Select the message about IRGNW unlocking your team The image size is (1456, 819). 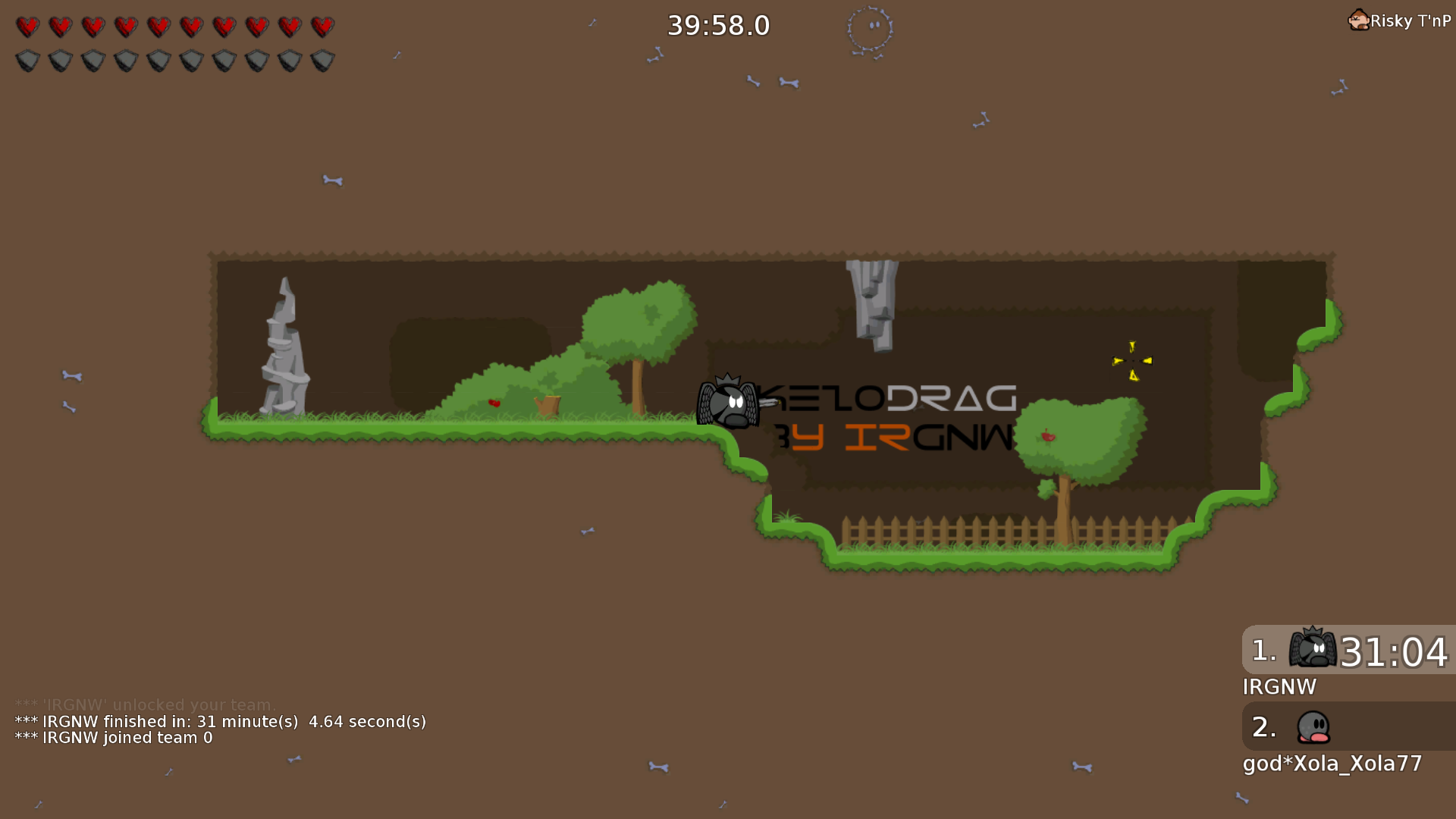point(146,704)
